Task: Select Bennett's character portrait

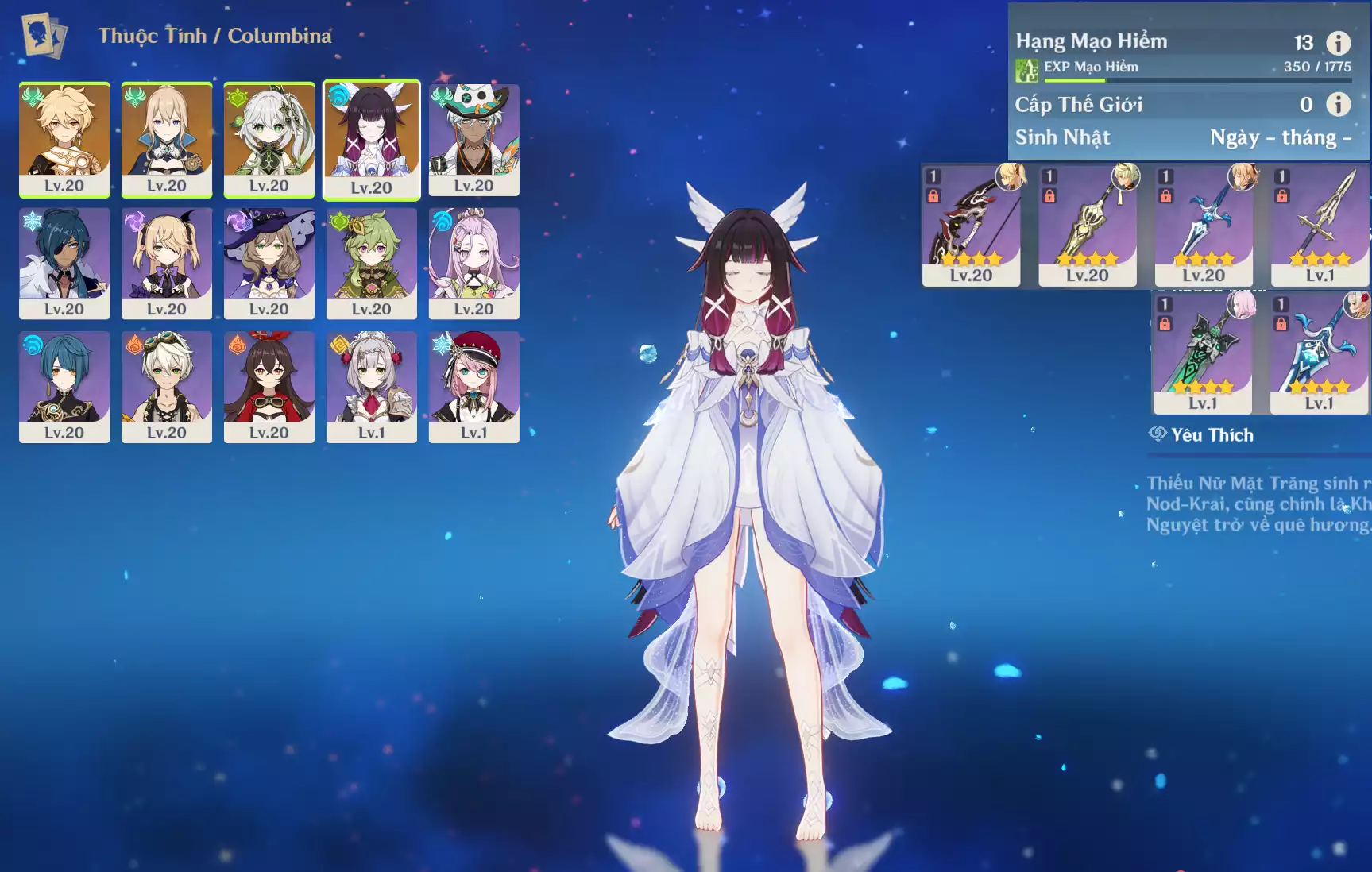Action: (x=167, y=386)
